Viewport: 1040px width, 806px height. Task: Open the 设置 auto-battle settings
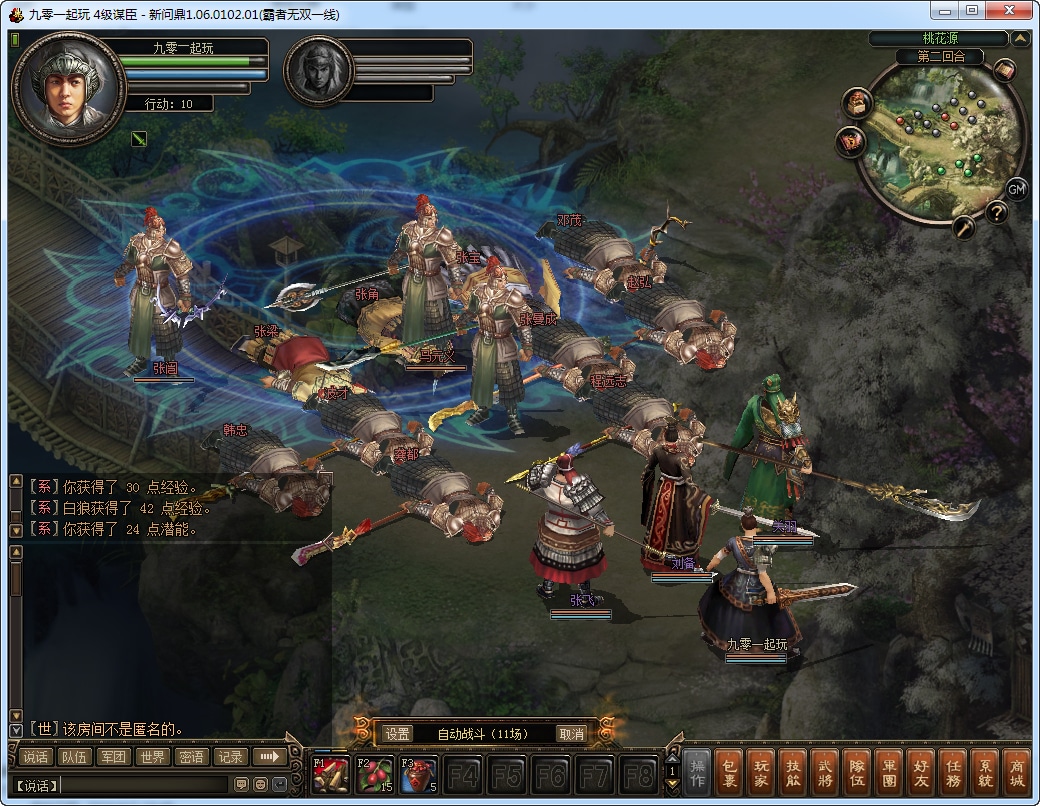pyautogui.click(x=398, y=734)
